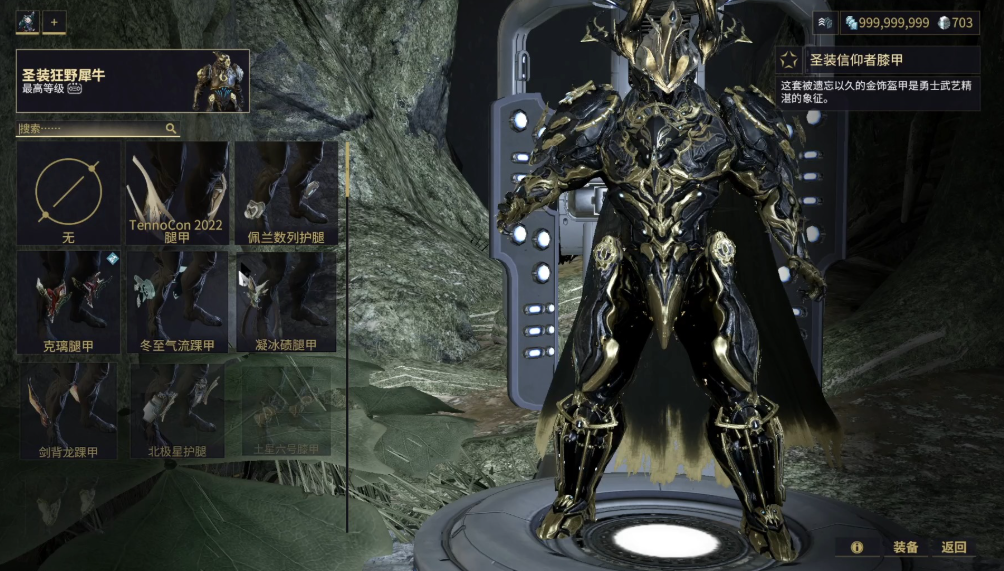Click the 搜索 search field

90,129
